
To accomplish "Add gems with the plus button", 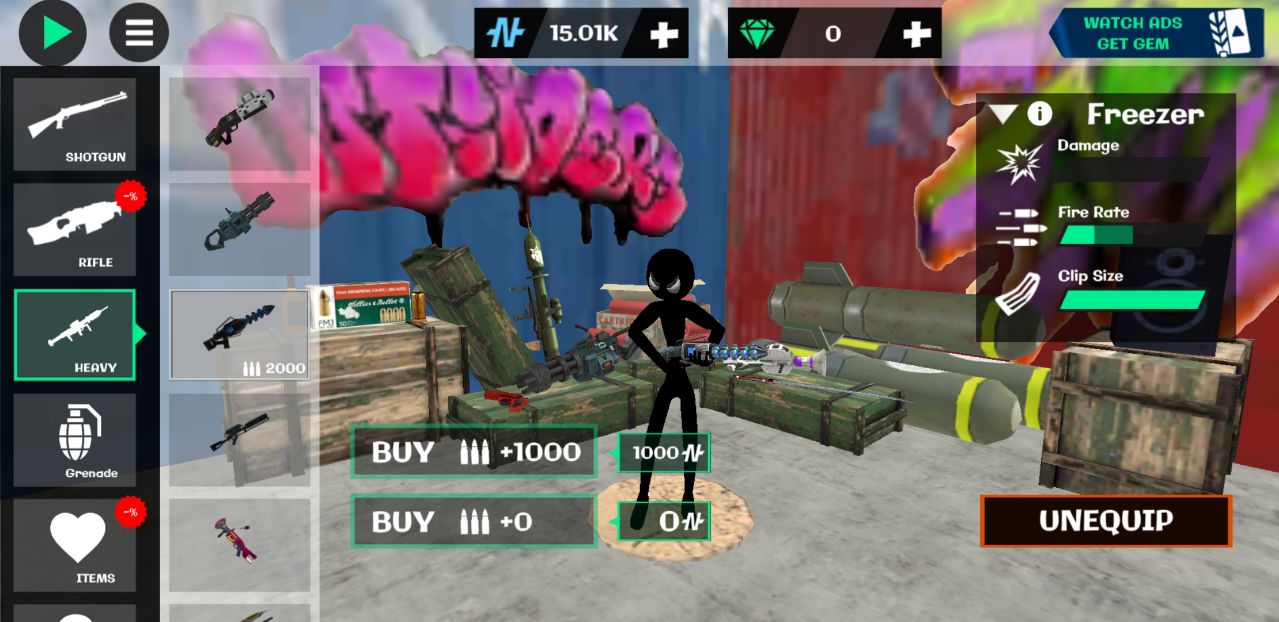I will coord(916,34).
